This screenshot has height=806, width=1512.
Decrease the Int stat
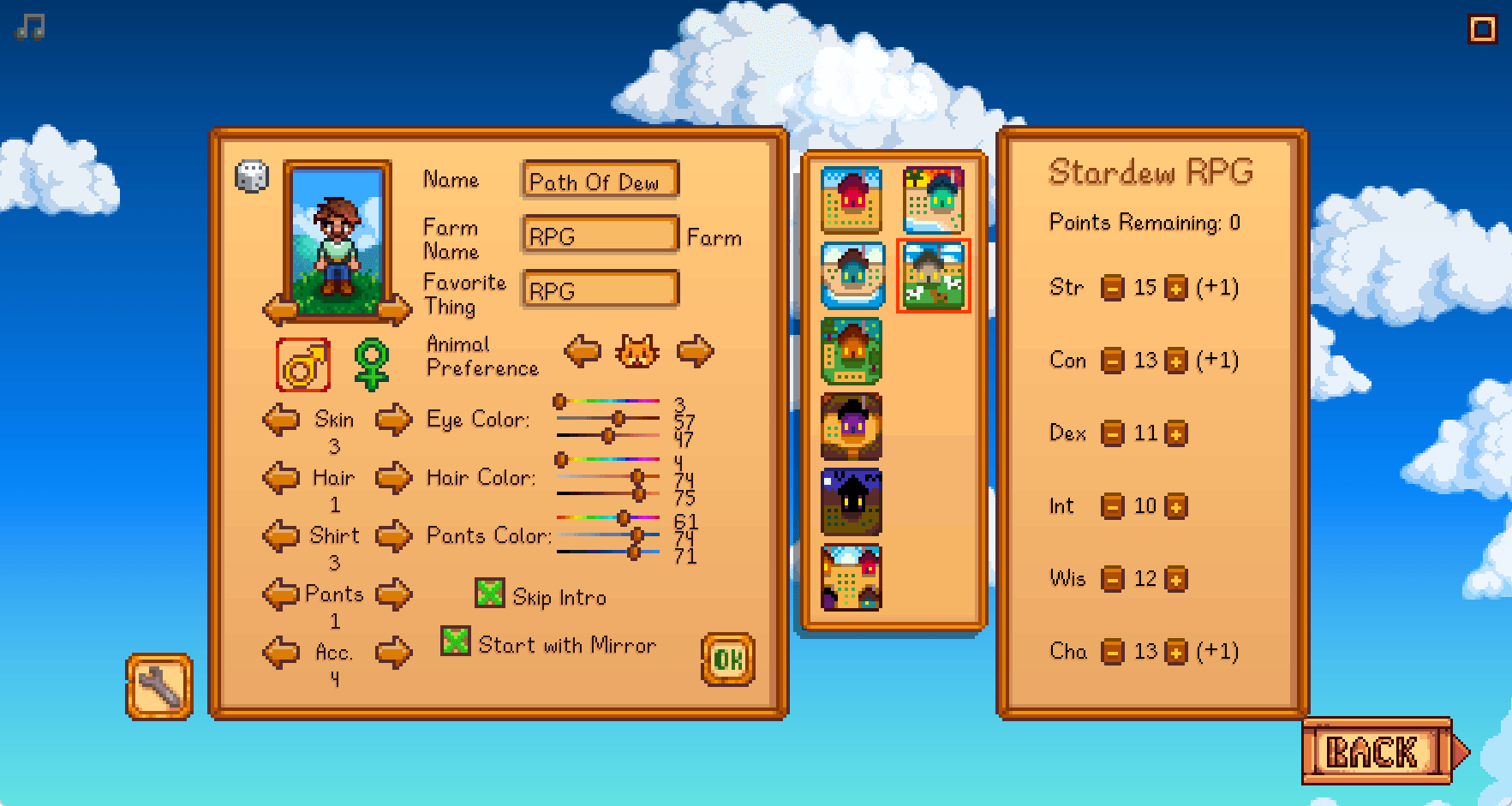click(1114, 506)
